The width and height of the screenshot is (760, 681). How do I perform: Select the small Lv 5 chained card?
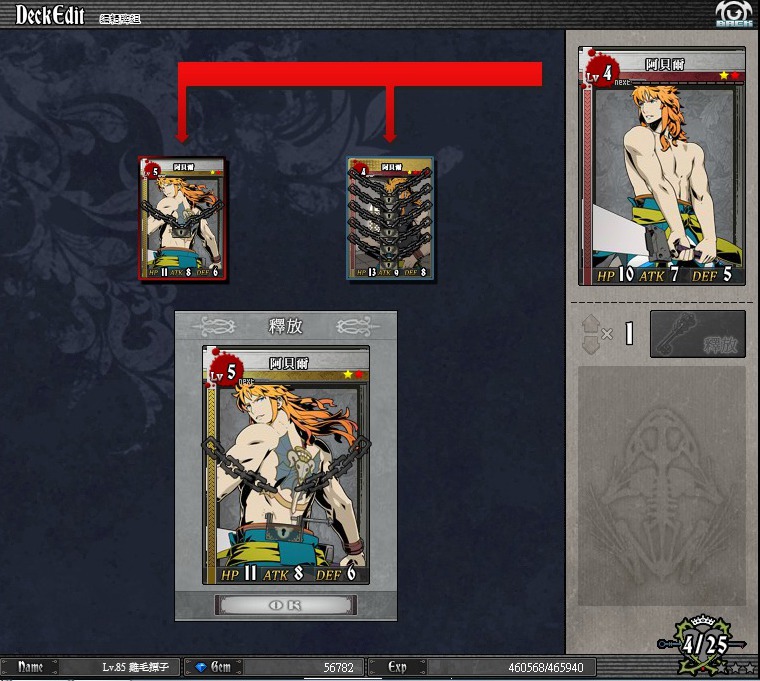pyautogui.click(x=183, y=219)
